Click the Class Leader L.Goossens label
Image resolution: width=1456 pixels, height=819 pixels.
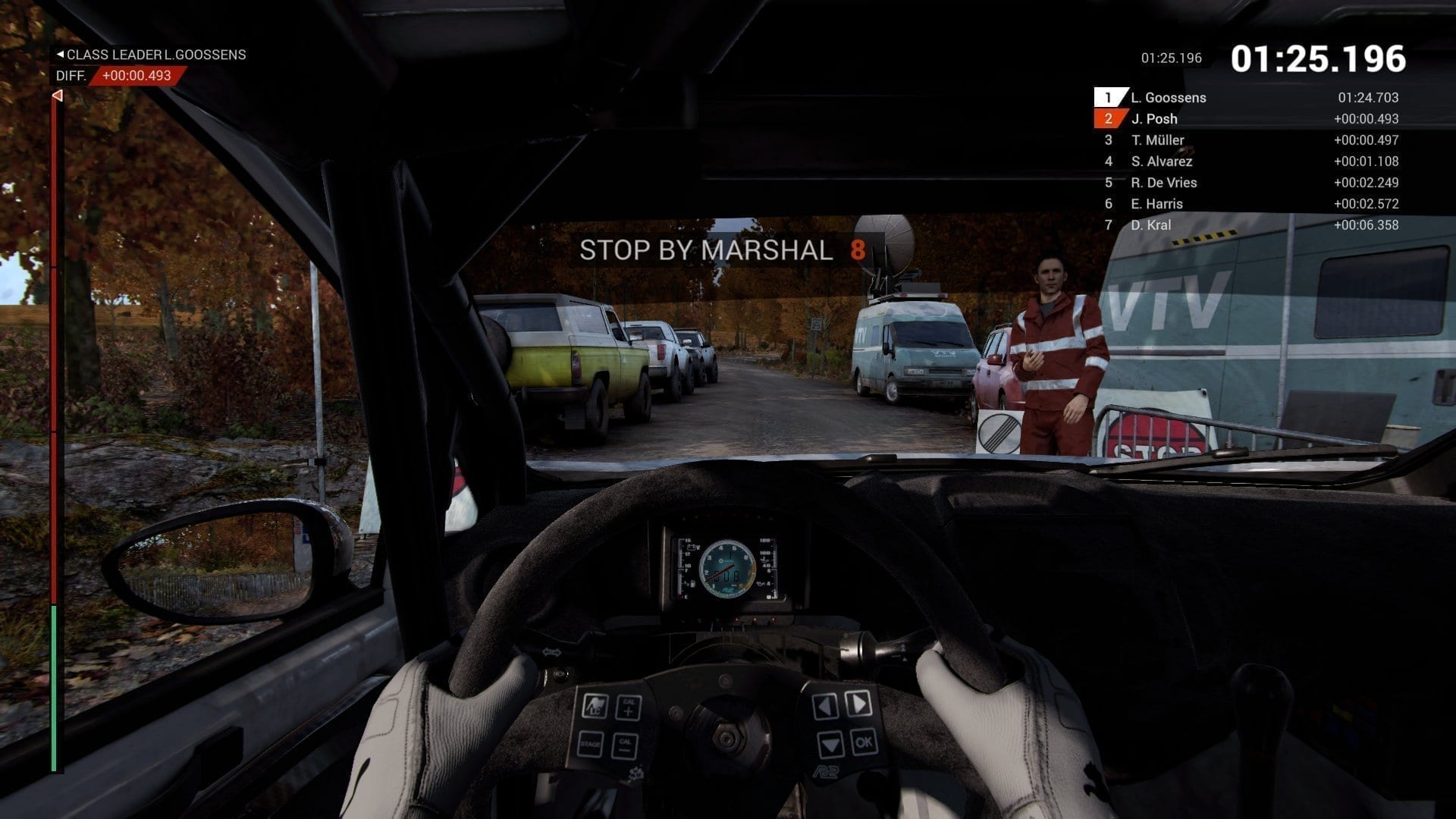(x=152, y=55)
